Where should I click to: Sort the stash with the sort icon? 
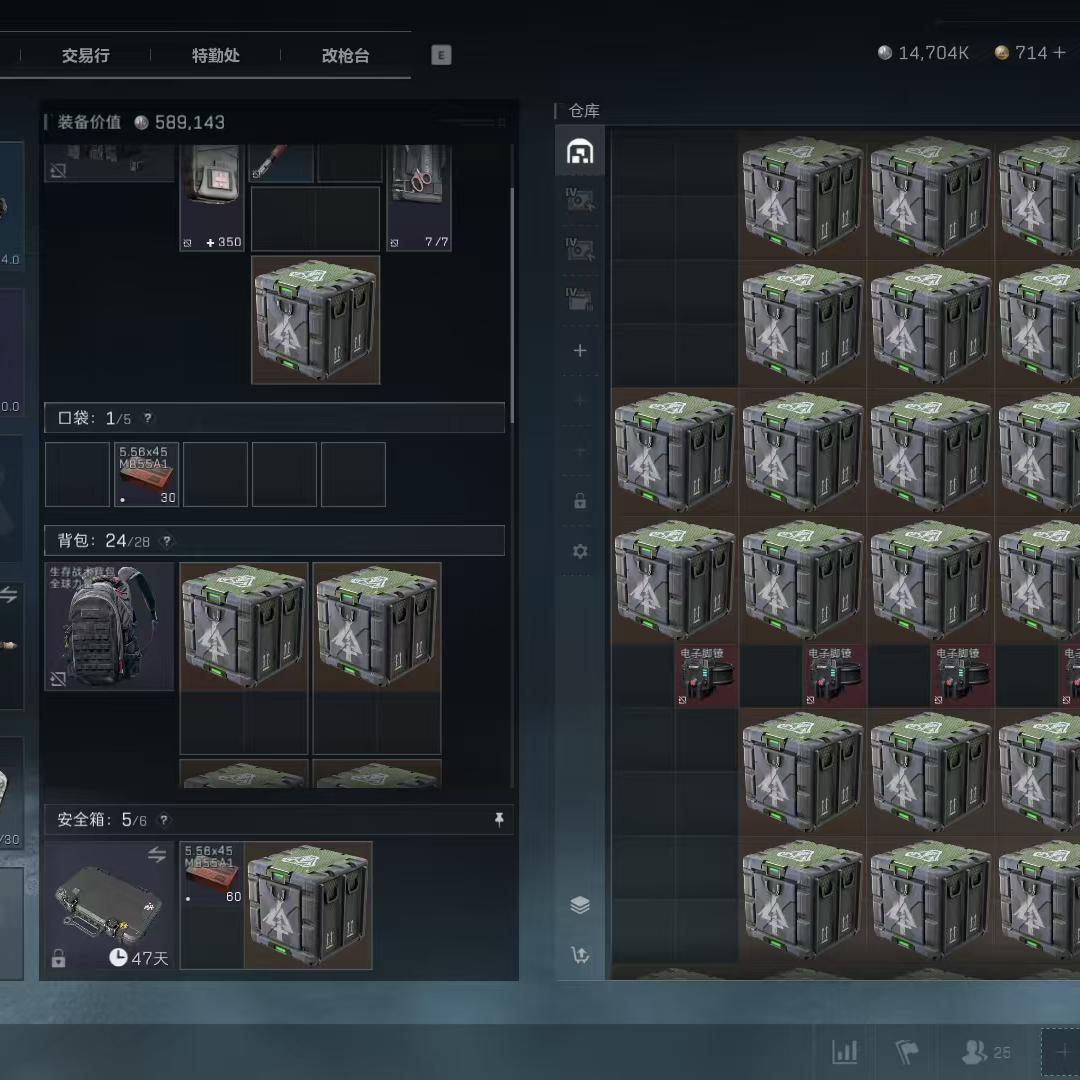580,955
